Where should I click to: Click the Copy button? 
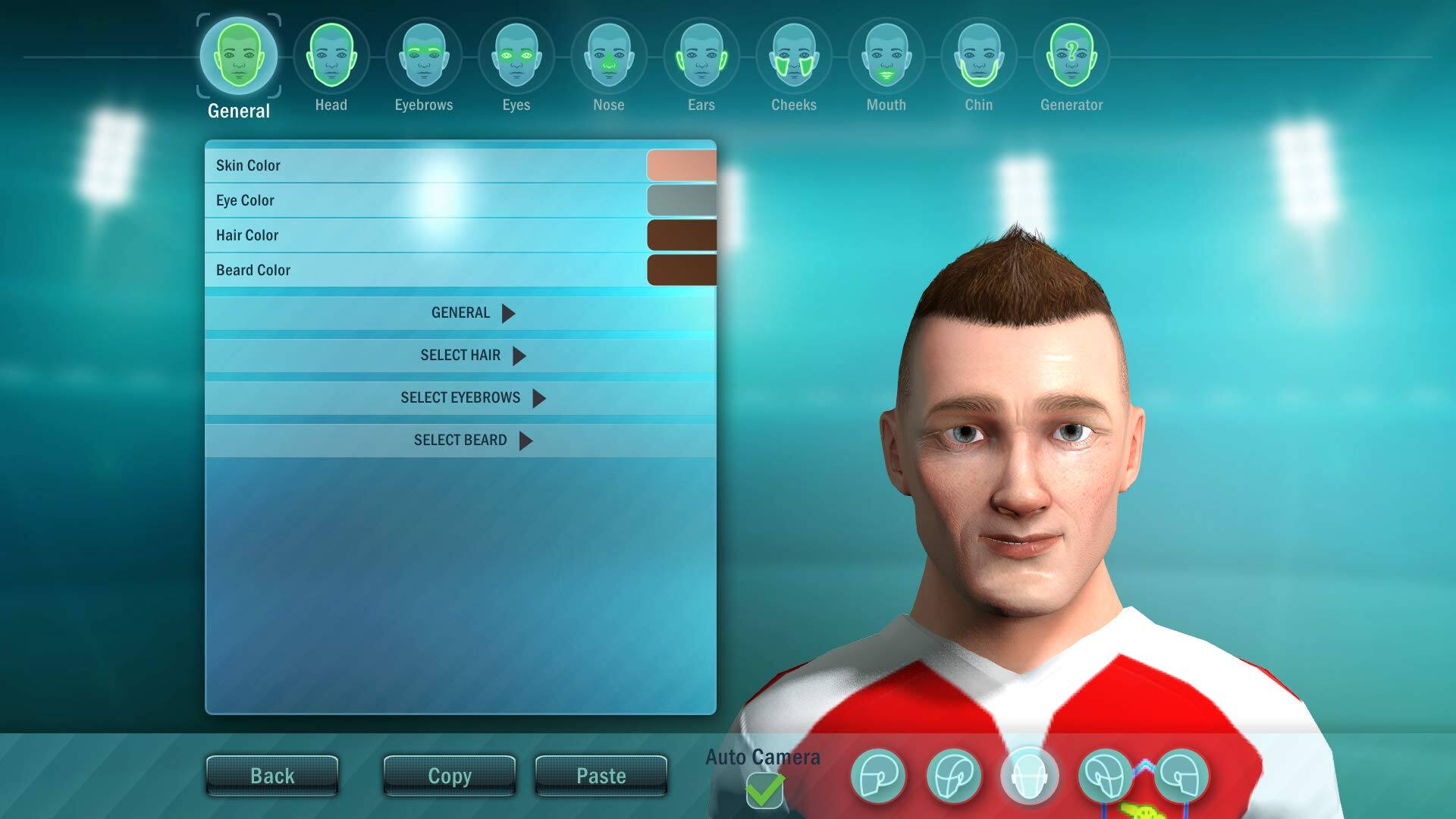pyautogui.click(x=449, y=775)
